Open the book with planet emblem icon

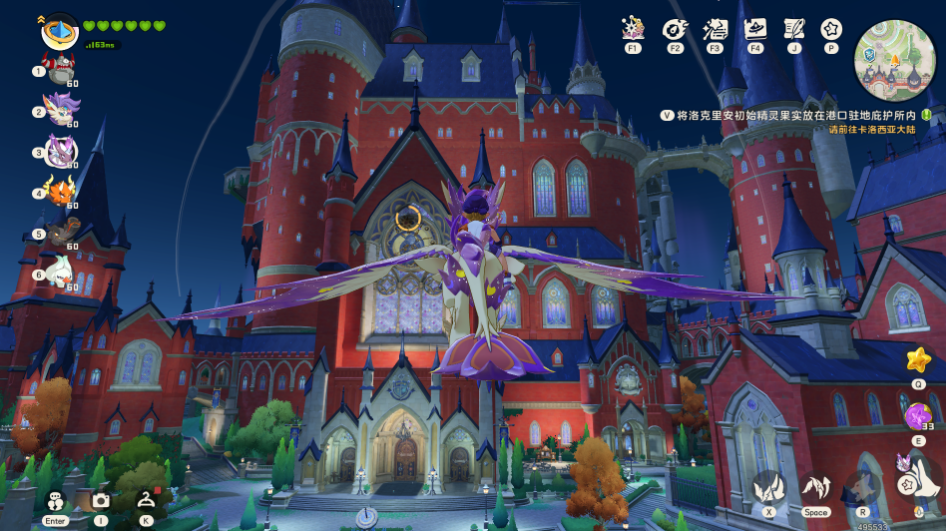pyautogui.click(x=755, y=29)
